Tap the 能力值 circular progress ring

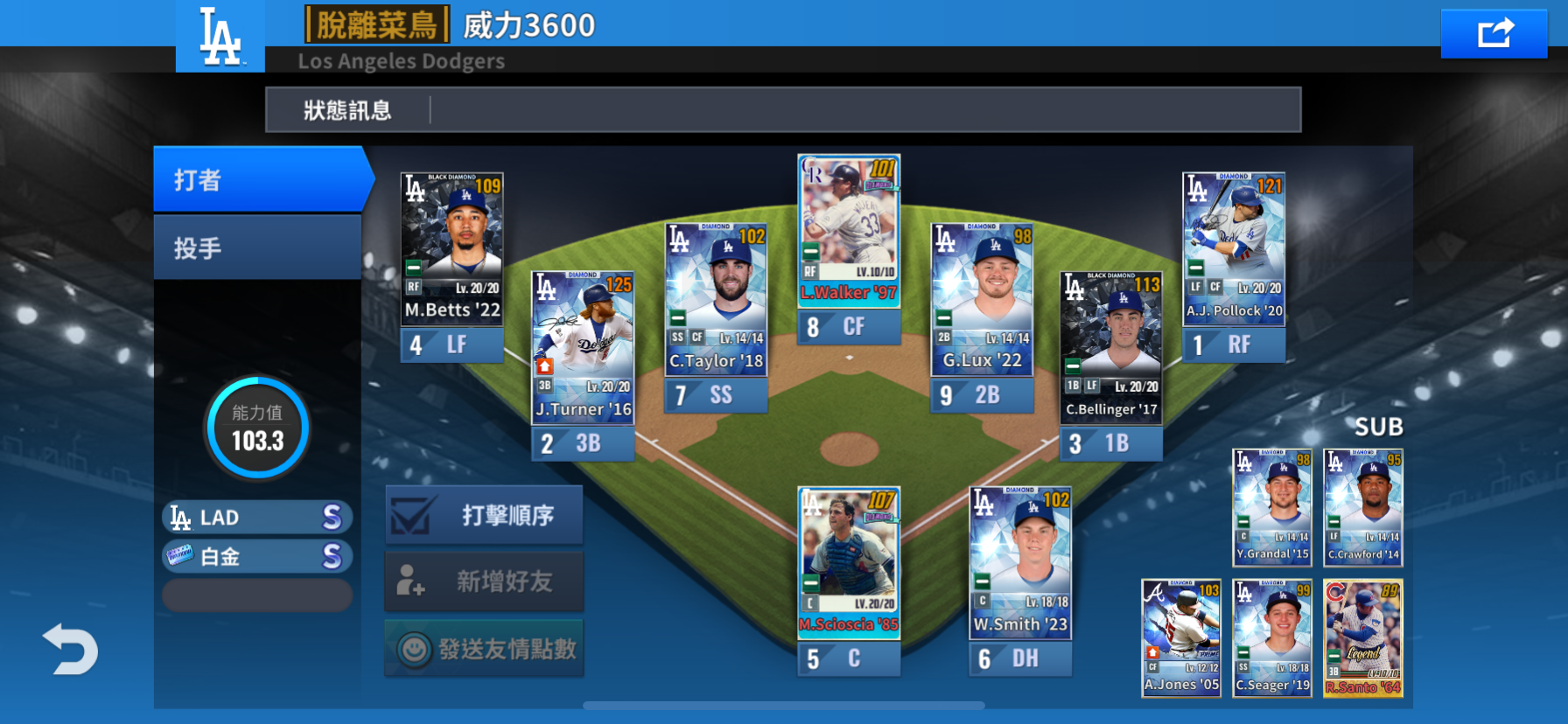coord(256,428)
